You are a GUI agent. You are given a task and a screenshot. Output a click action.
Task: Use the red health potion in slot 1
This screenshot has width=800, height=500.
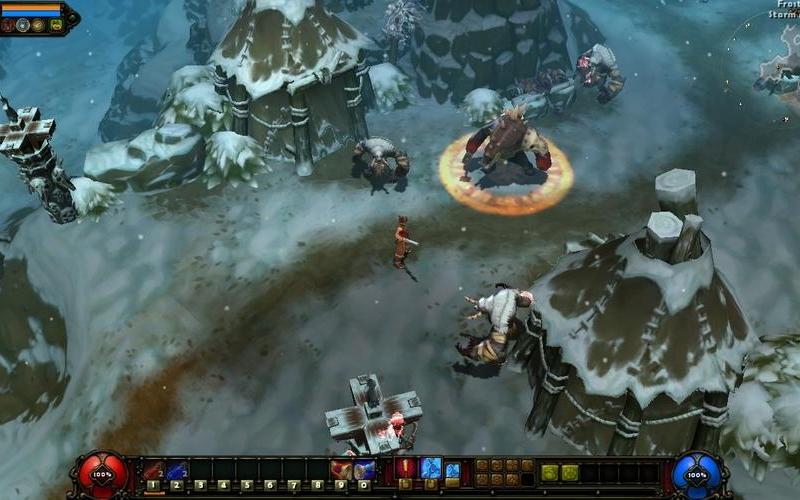pyautogui.click(x=153, y=470)
